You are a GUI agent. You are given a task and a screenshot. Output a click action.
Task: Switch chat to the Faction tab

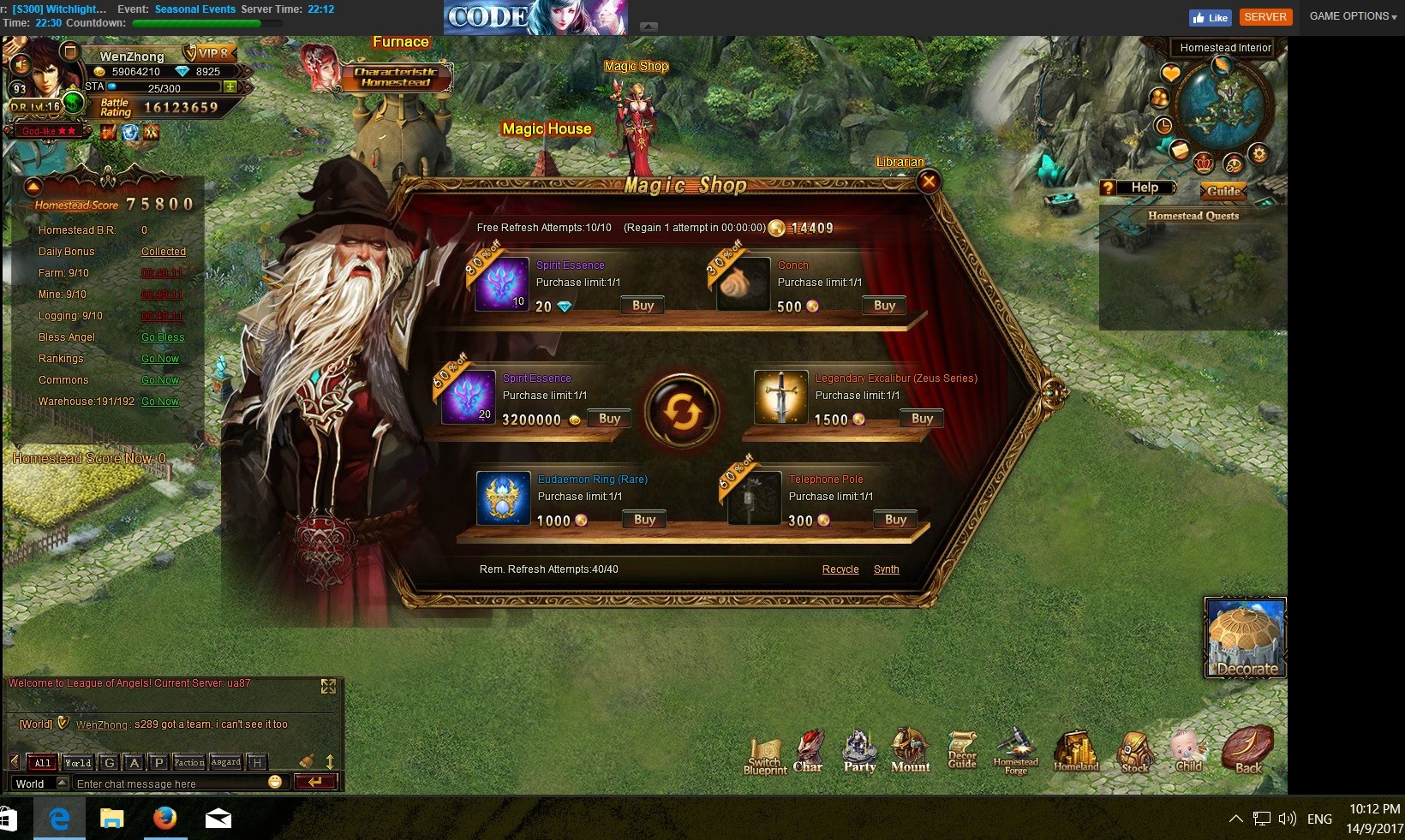tap(188, 762)
